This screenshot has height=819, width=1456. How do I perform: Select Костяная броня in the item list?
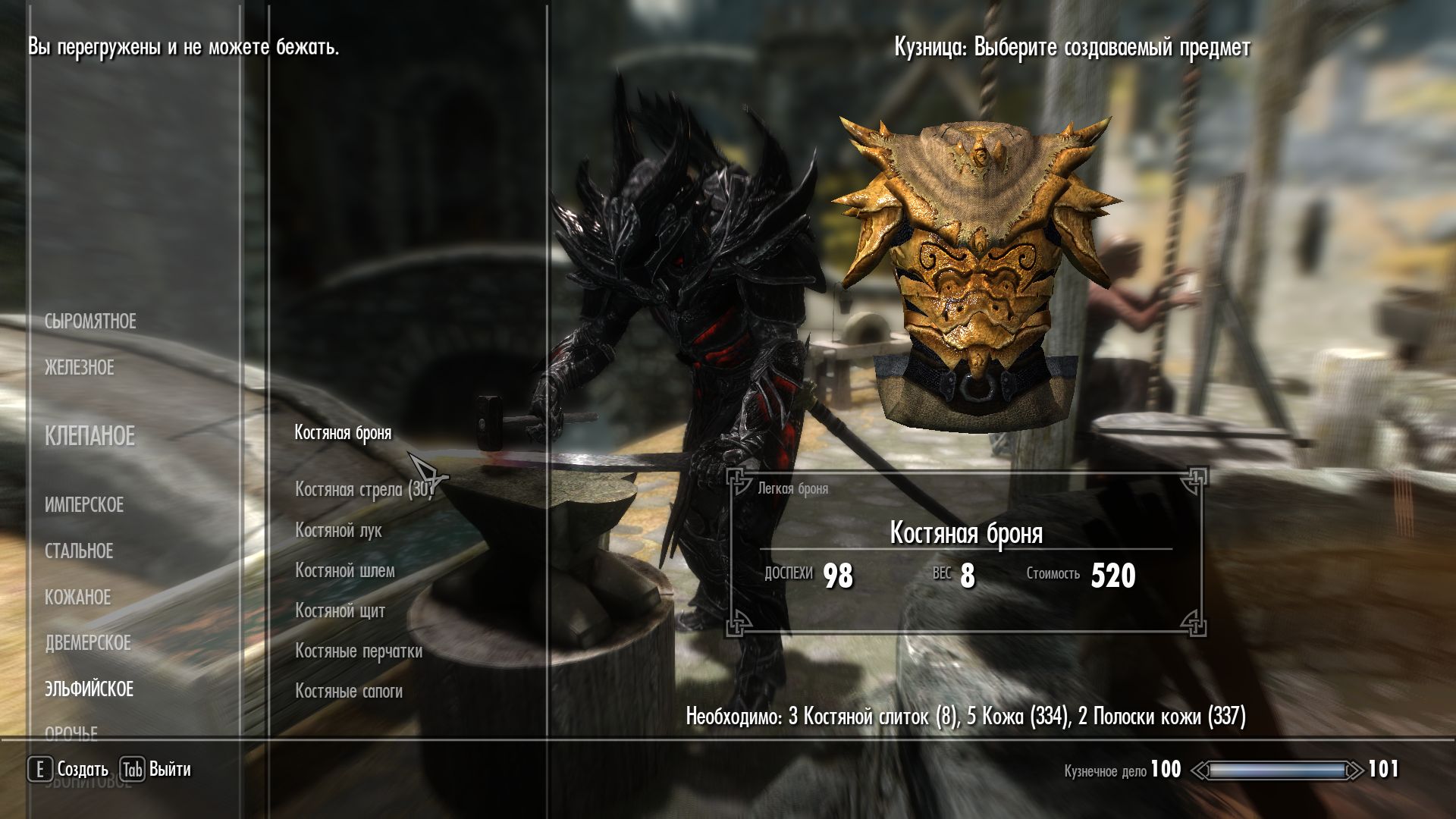pos(343,433)
